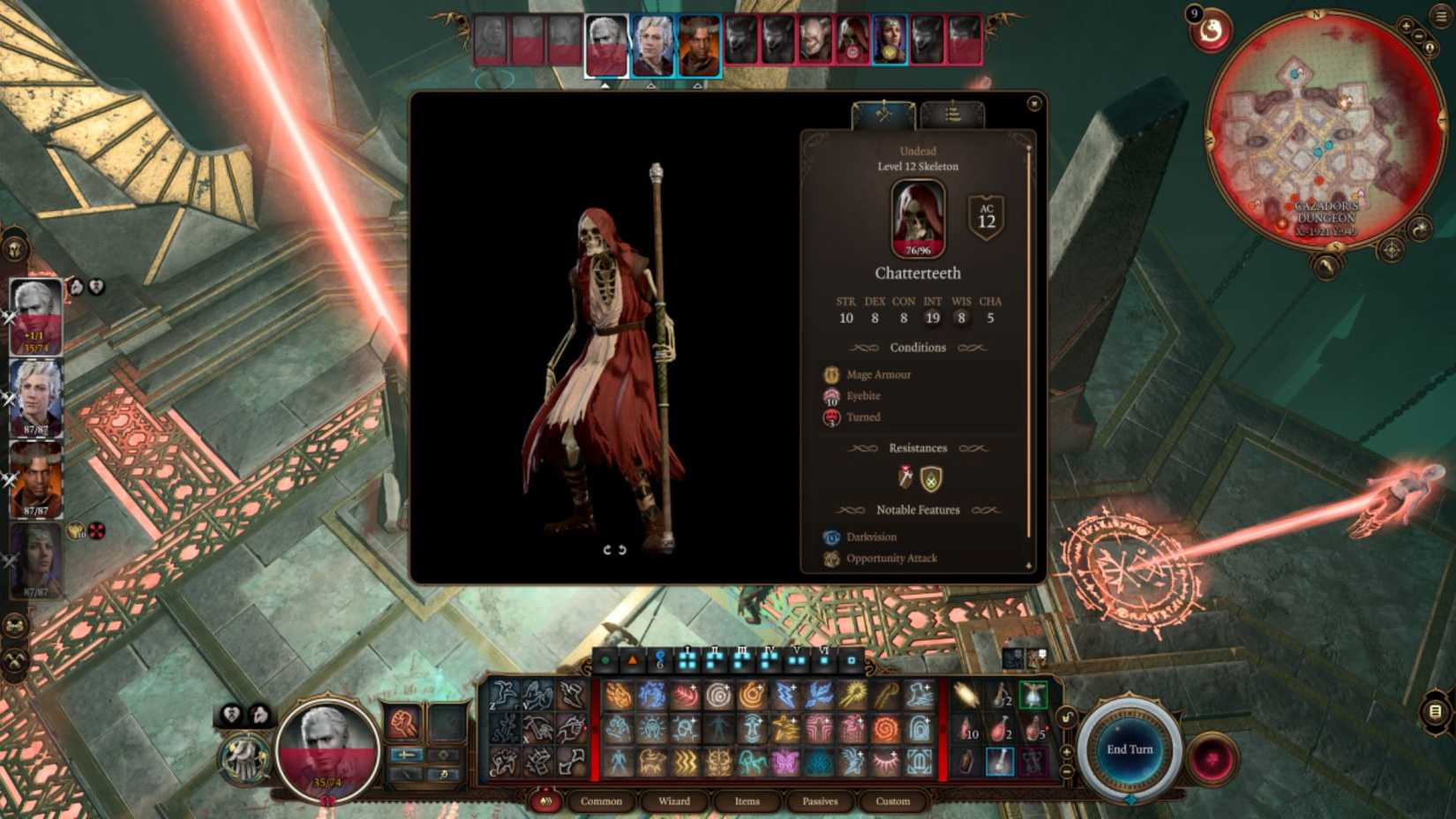
Task: Click the Opportunity Attack feature icon
Action: (x=830, y=559)
